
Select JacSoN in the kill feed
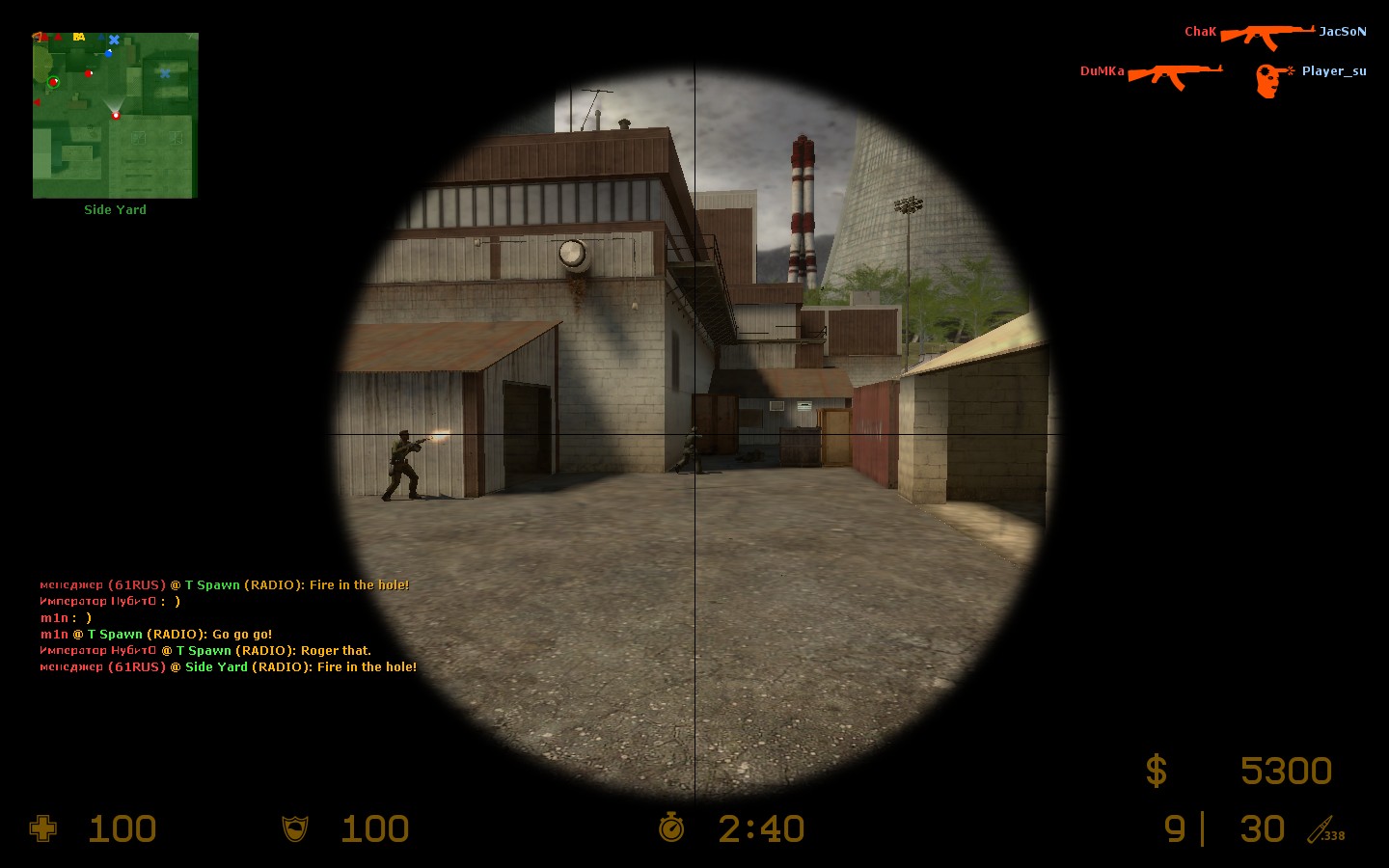pos(1342,32)
